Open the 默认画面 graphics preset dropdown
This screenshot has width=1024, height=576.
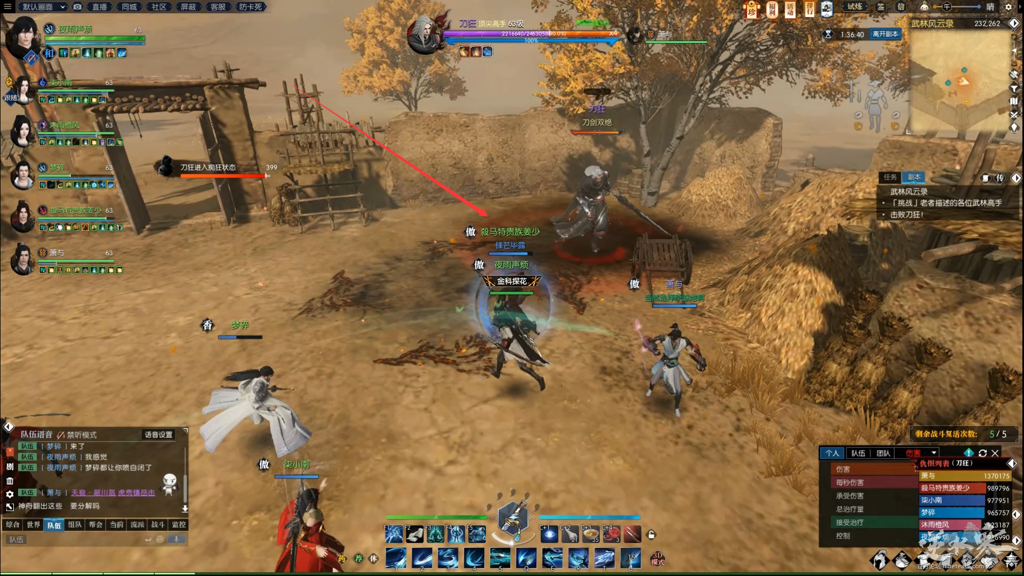coord(43,6)
